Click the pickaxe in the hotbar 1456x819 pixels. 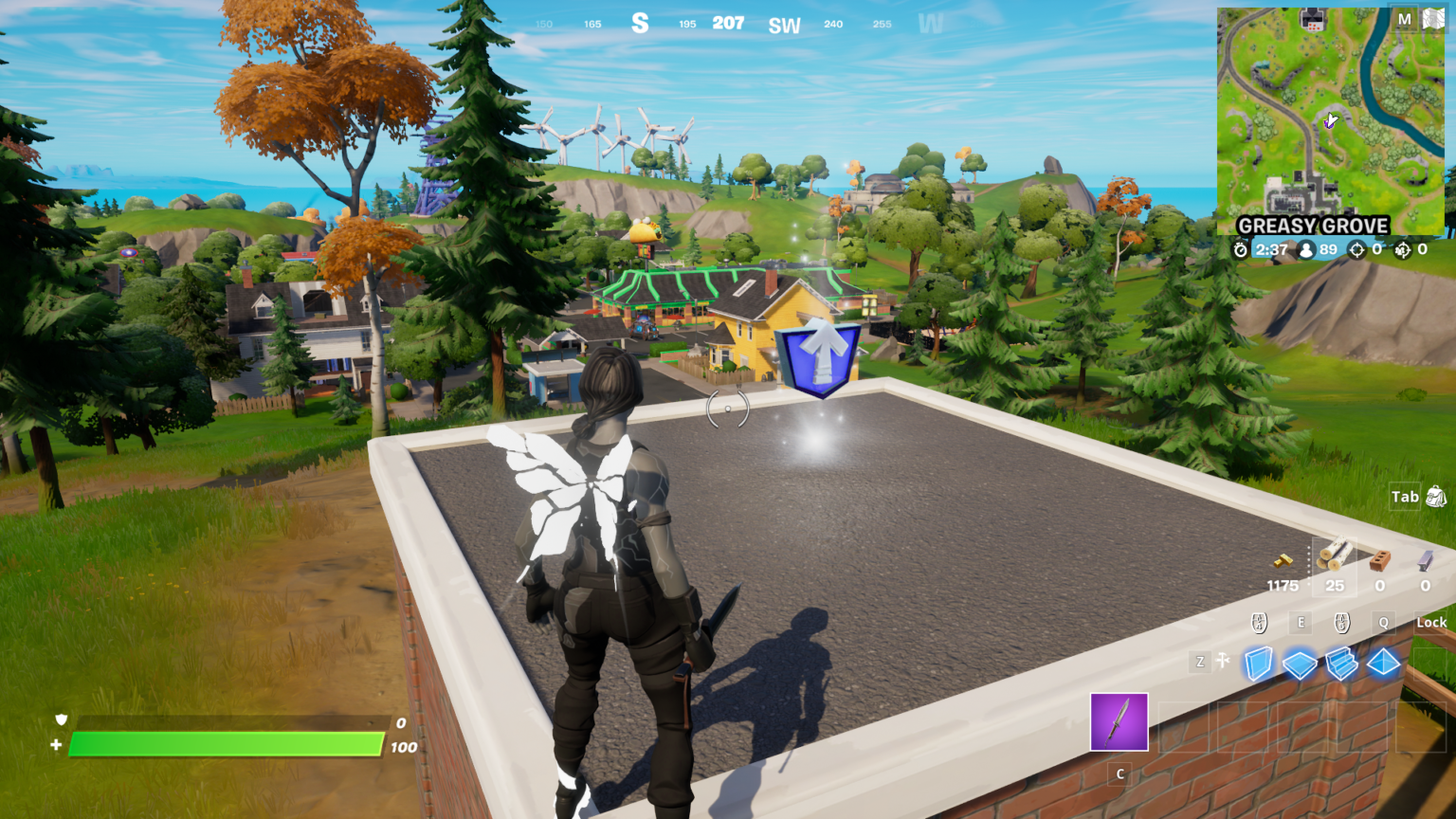(1119, 722)
